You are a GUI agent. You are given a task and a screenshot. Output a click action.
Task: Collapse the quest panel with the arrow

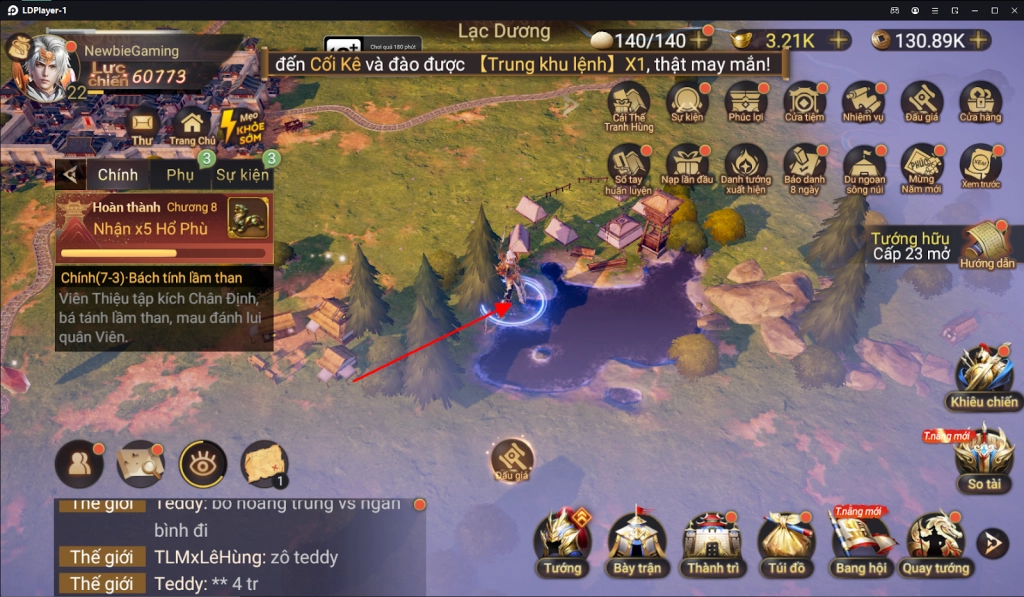point(70,175)
